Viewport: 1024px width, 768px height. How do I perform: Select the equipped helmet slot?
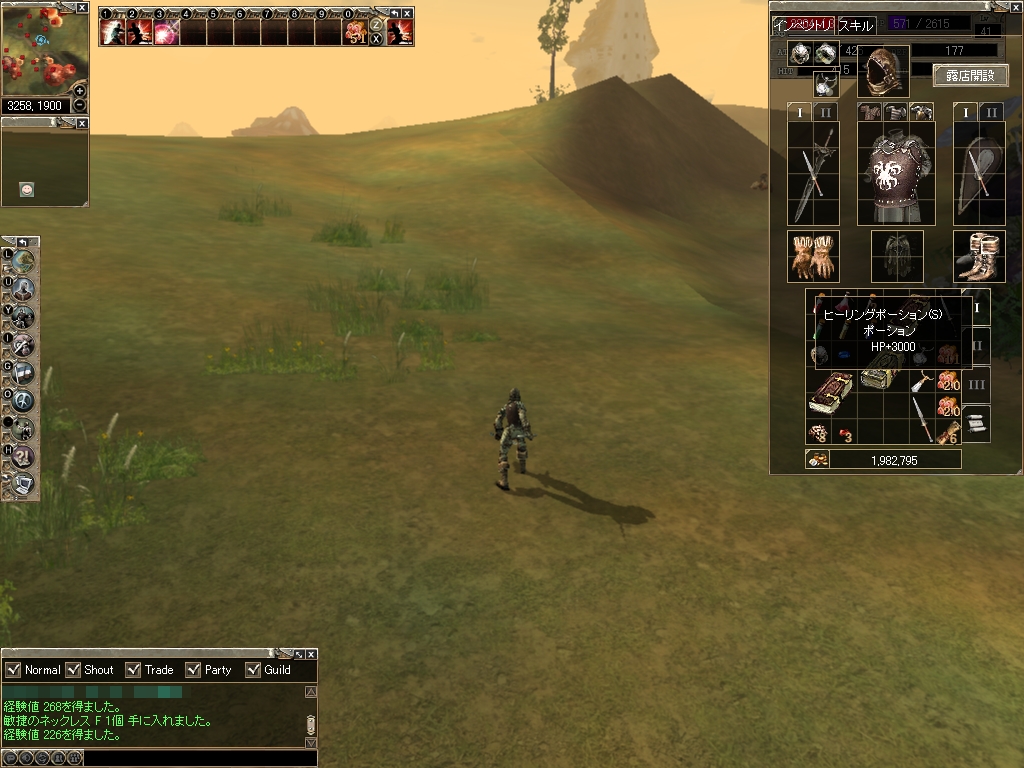pos(883,70)
